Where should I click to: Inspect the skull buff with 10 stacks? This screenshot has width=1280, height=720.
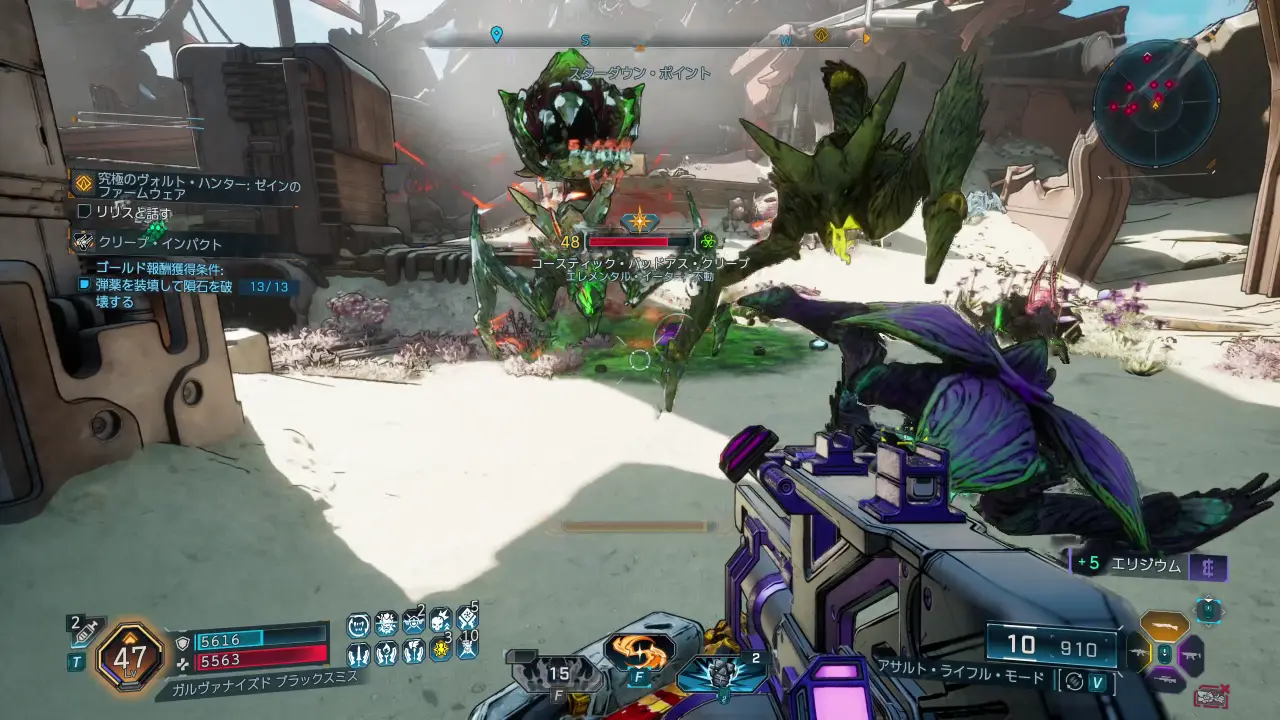(x=467, y=647)
